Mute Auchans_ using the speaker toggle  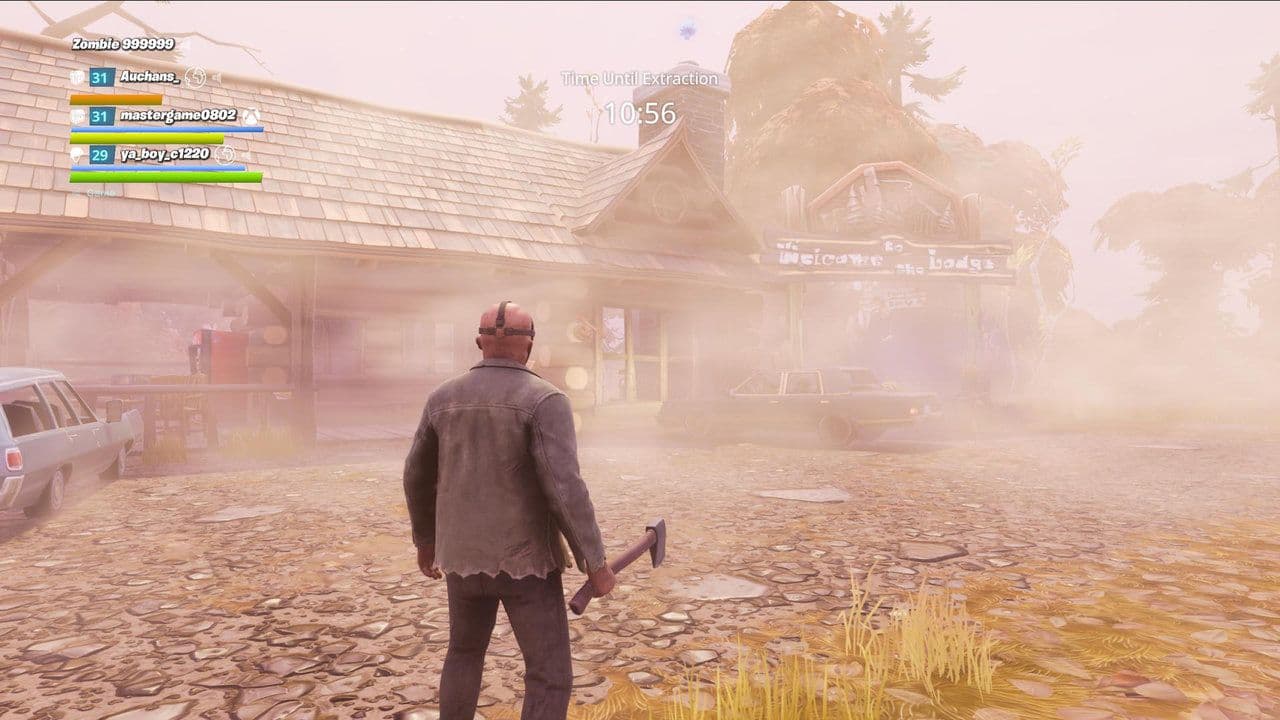pos(216,76)
